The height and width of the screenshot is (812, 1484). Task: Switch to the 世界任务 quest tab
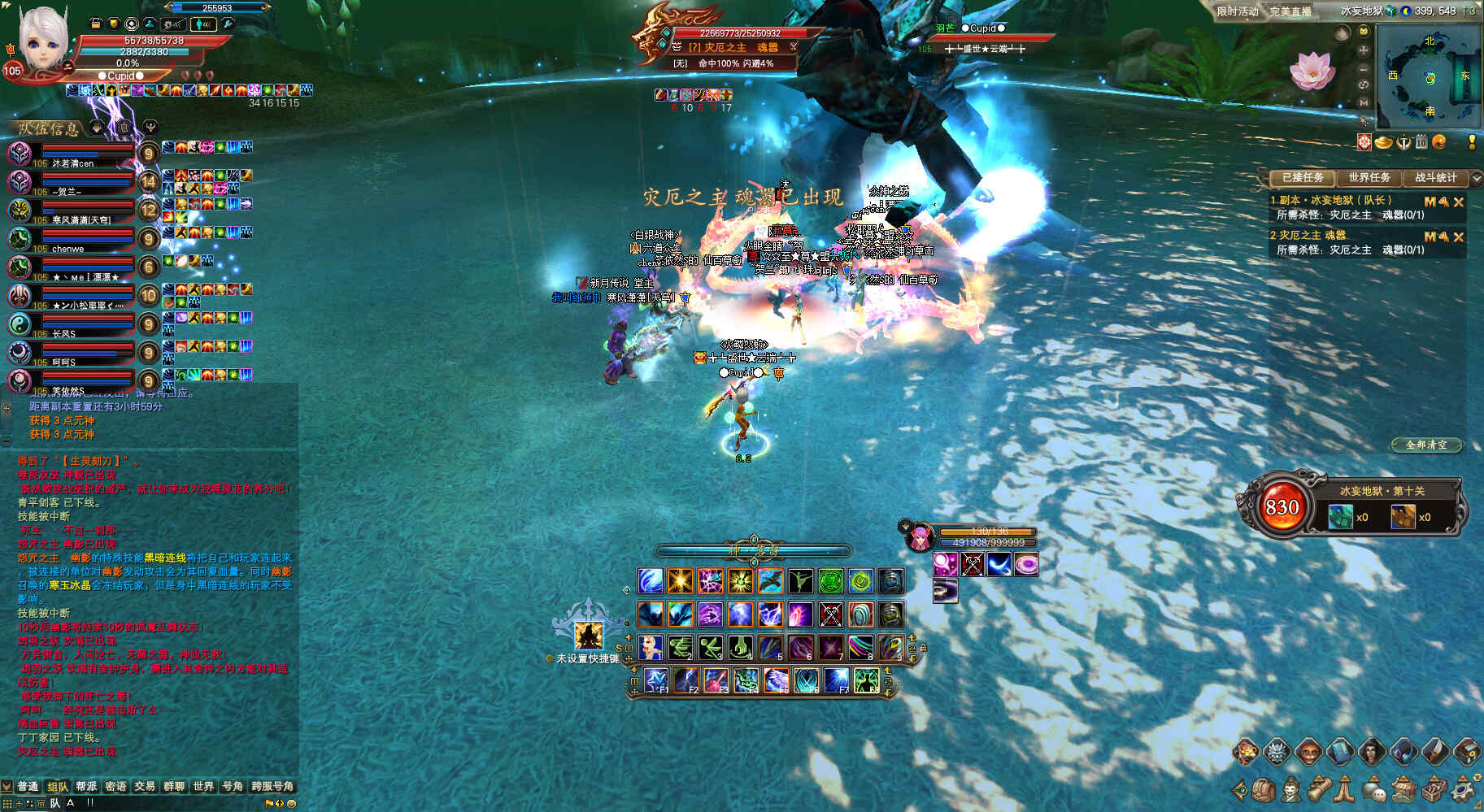(x=1369, y=177)
